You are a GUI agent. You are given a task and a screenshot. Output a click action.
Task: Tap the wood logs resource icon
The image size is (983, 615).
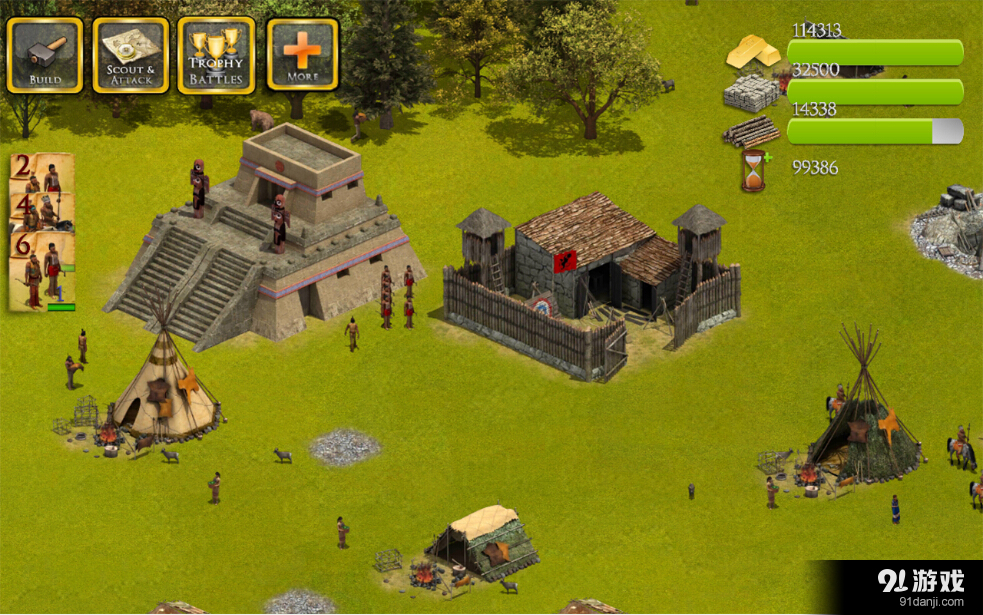click(x=752, y=131)
